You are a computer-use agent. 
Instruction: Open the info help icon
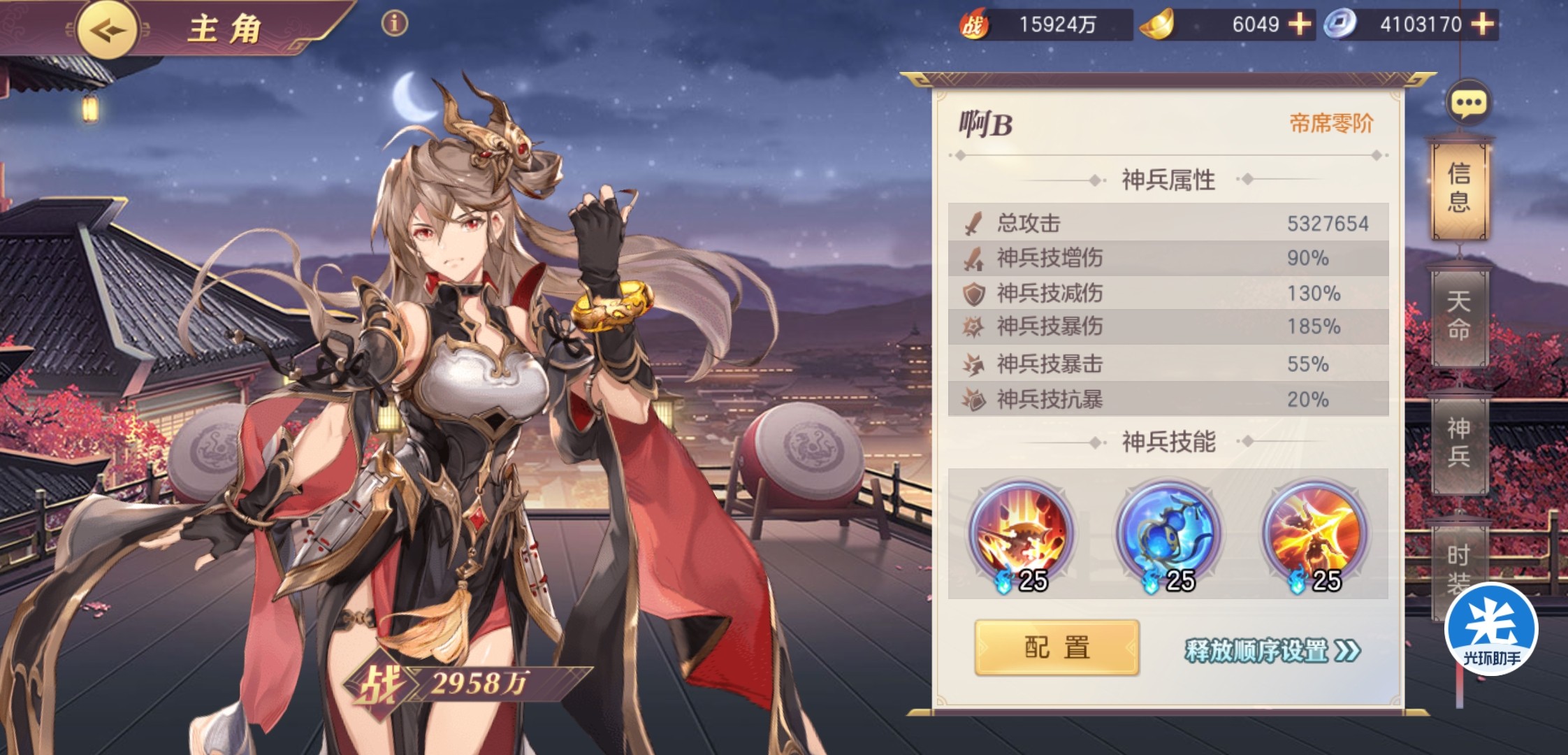coord(394,24)
